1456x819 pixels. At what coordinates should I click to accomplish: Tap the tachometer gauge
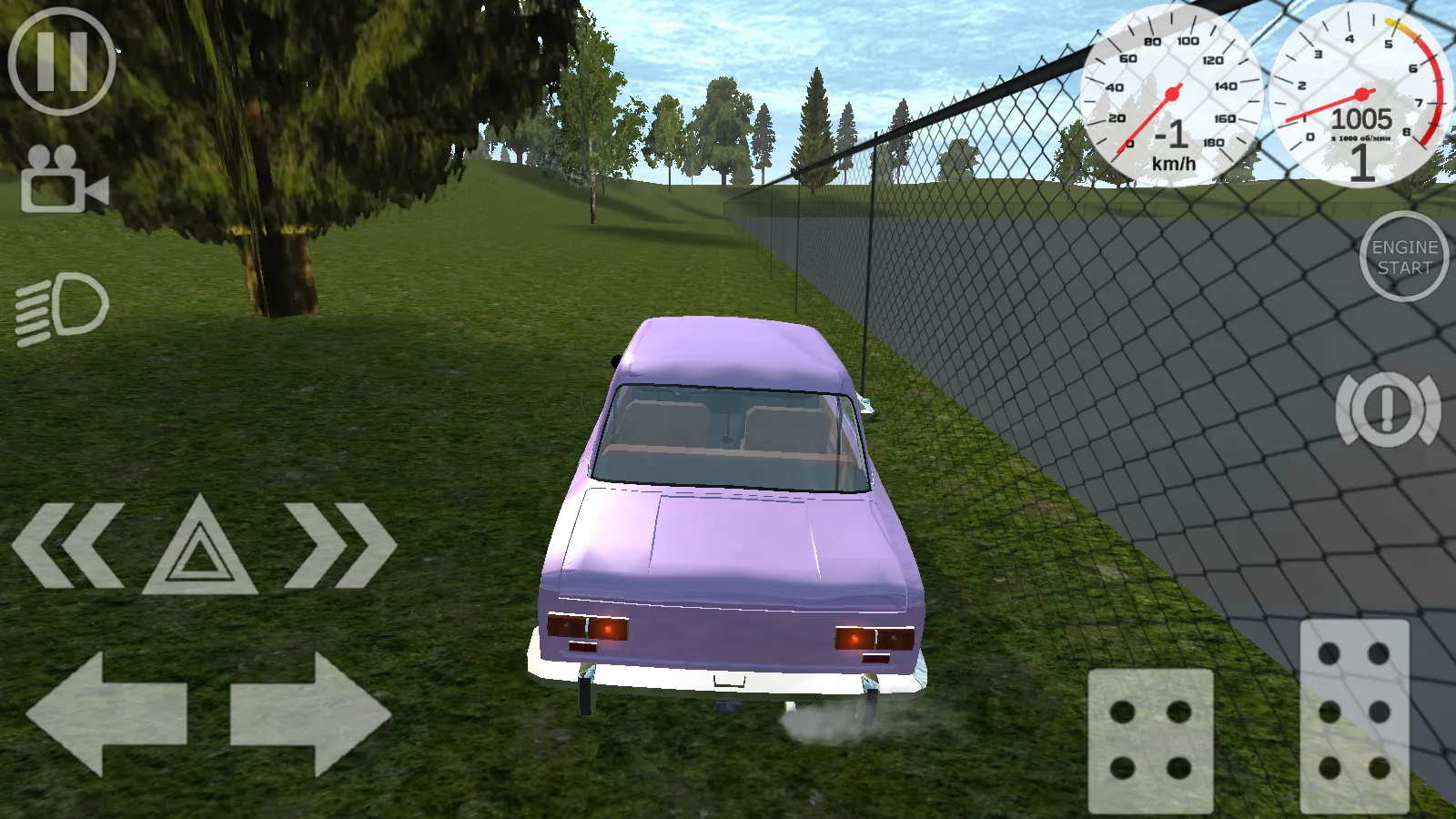pyautogui.click(x=1360, y=96)
